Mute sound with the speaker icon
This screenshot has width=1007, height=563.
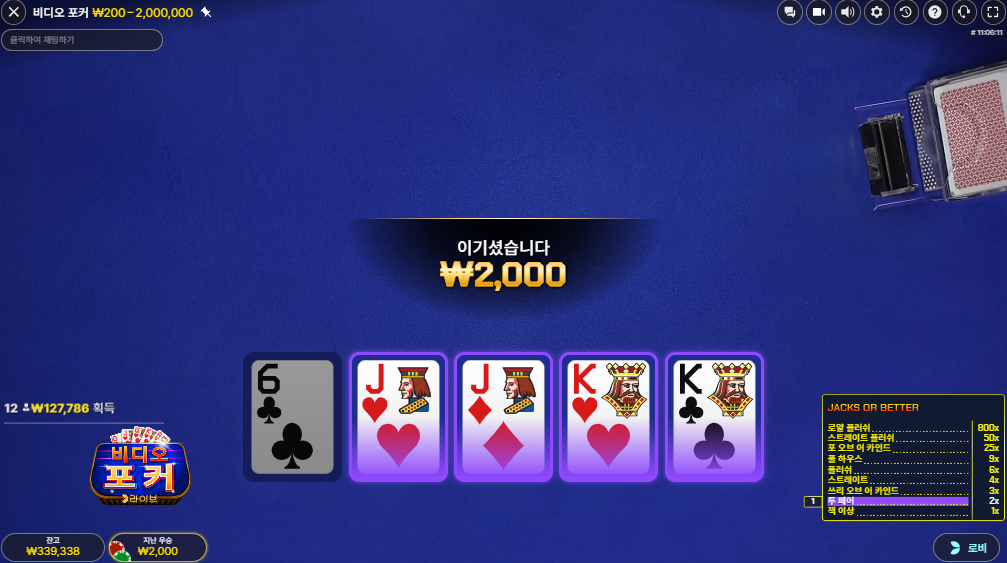click(x=848, y=13)
